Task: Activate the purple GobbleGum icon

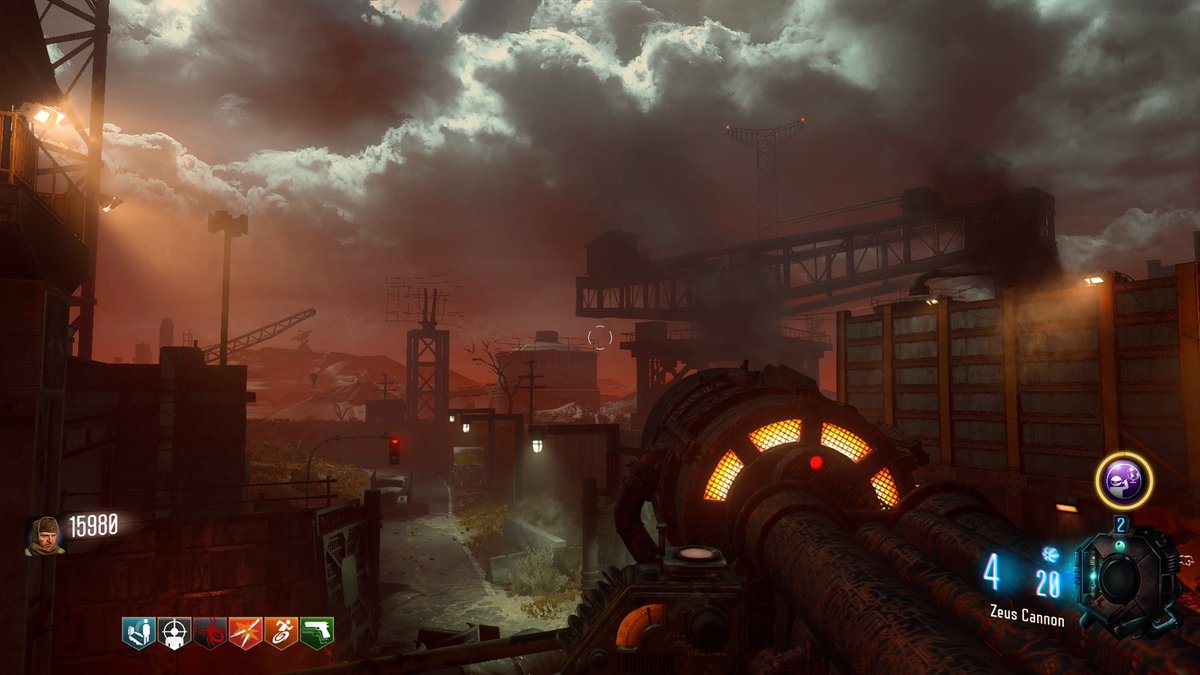Action: click(1125, 480)
